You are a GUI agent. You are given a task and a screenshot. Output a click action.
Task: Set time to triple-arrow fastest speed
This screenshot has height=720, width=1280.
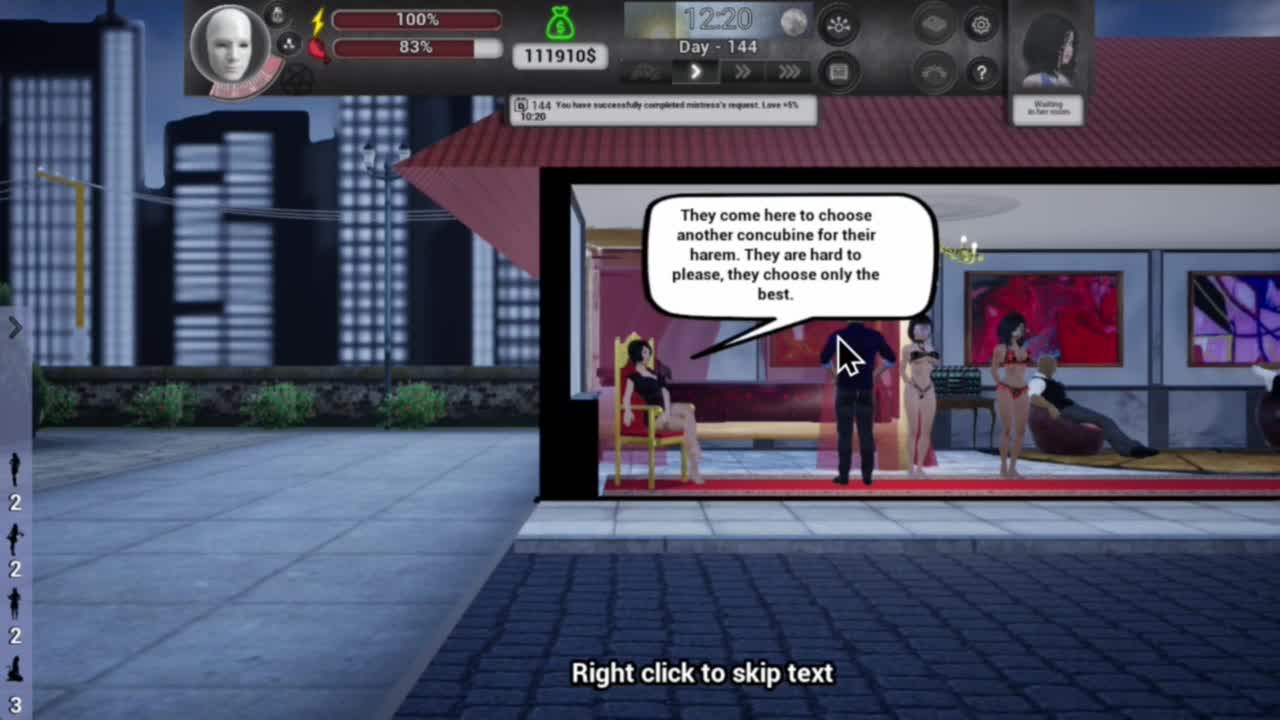tap(789, 72)
